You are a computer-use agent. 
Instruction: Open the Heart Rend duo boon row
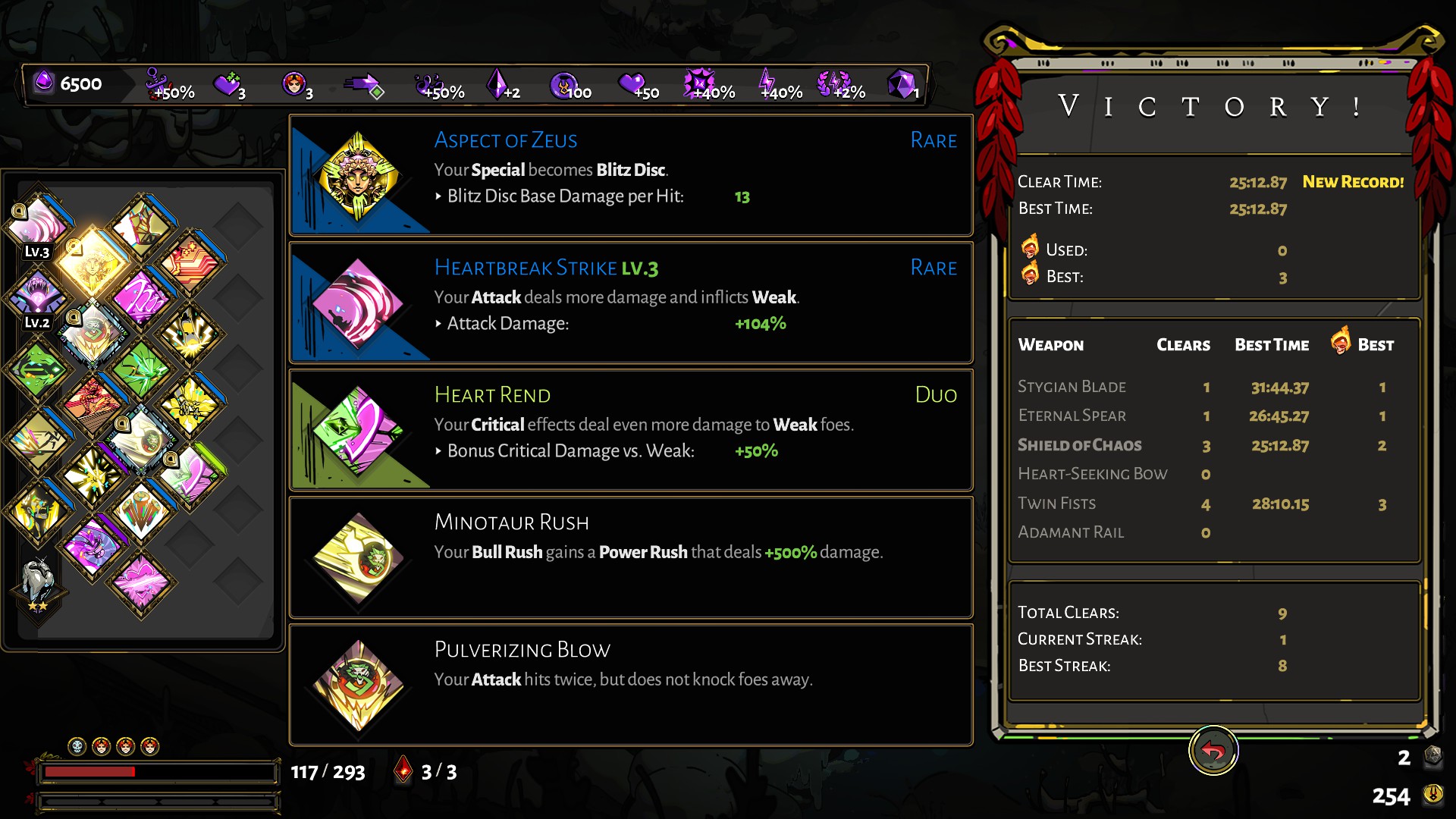tap(631, 430)
